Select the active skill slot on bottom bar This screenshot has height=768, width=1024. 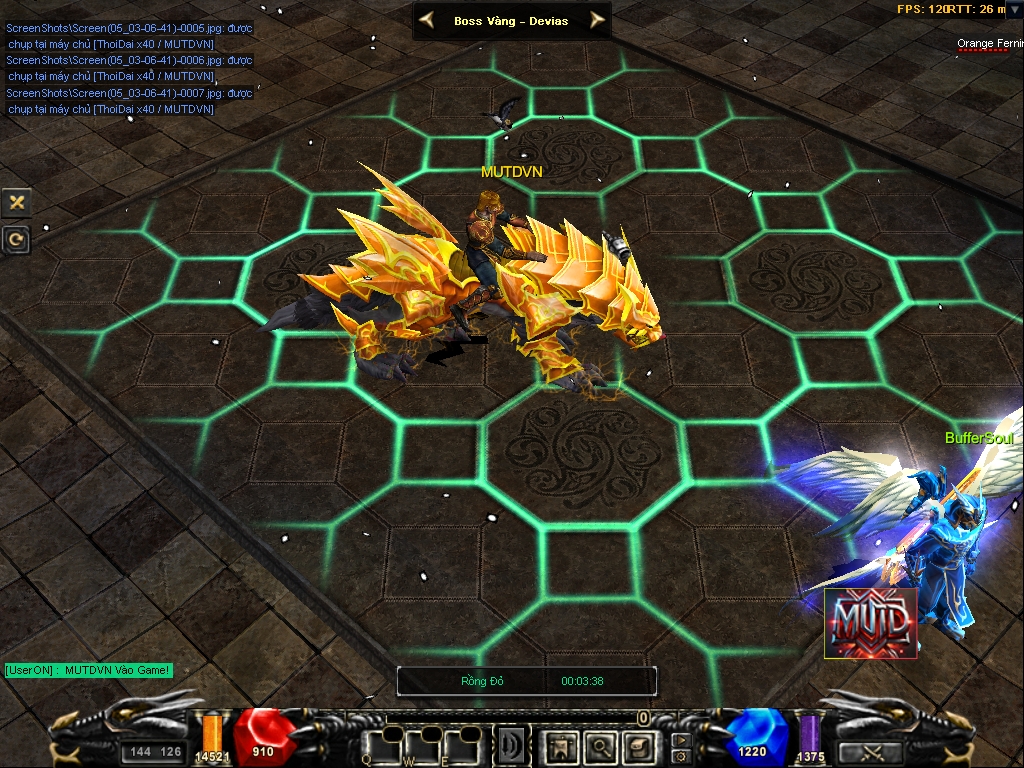pyautogui.click(x=511, y=746)
